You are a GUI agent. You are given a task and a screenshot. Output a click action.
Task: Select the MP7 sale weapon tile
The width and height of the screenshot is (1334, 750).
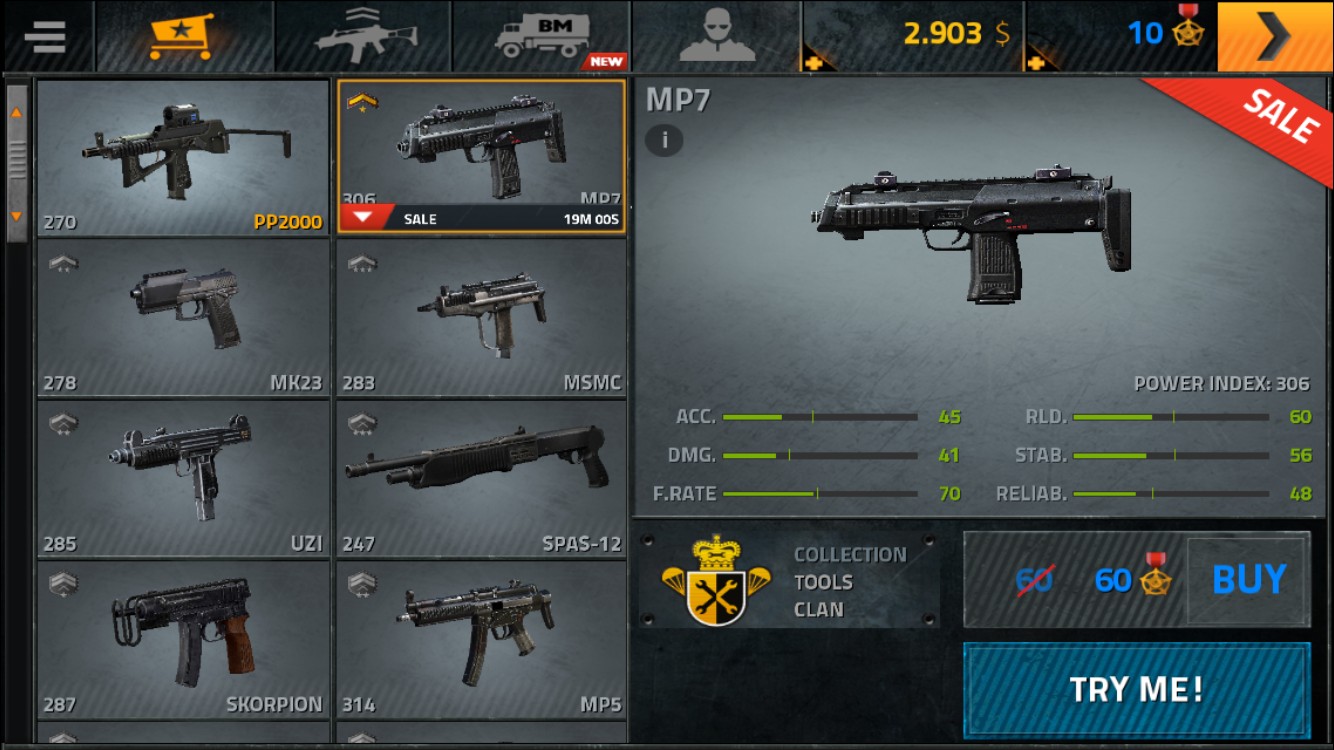(482, 157)
